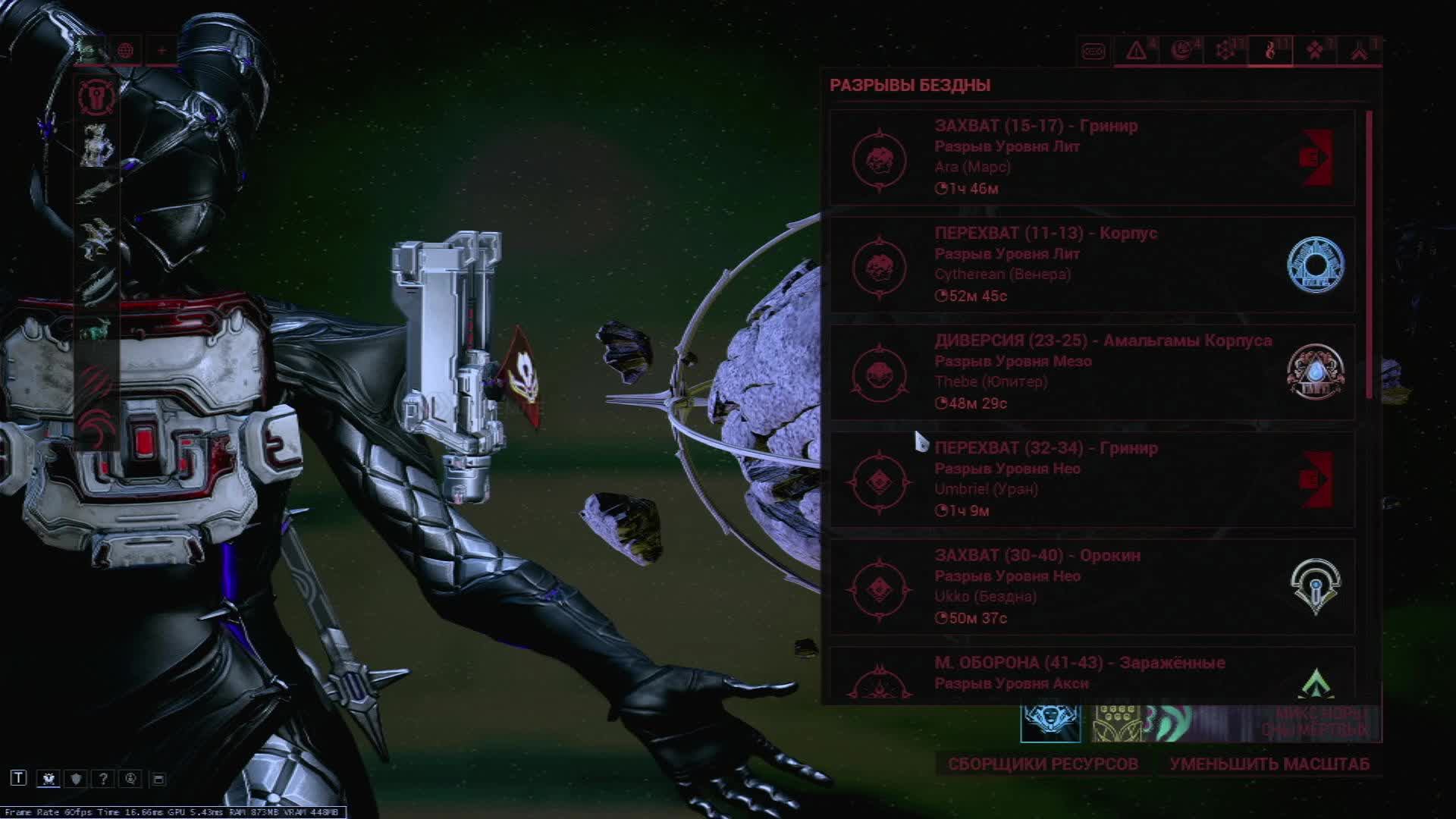Select the Umbriel (Уран) Перехват fissure
Screen dimensions: 1456x819
tap(1092, 479)
